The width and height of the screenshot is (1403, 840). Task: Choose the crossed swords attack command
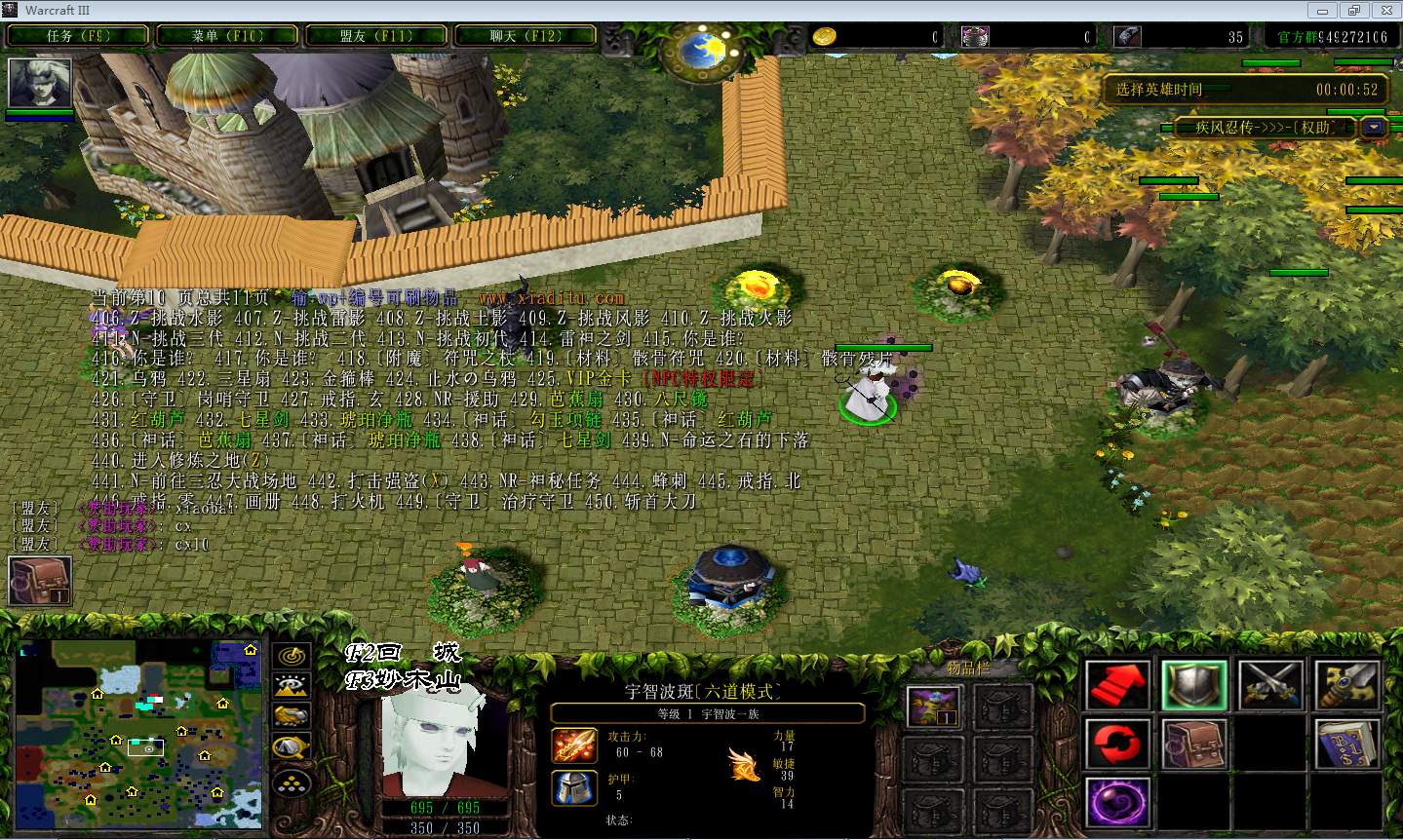(1270, 685)
